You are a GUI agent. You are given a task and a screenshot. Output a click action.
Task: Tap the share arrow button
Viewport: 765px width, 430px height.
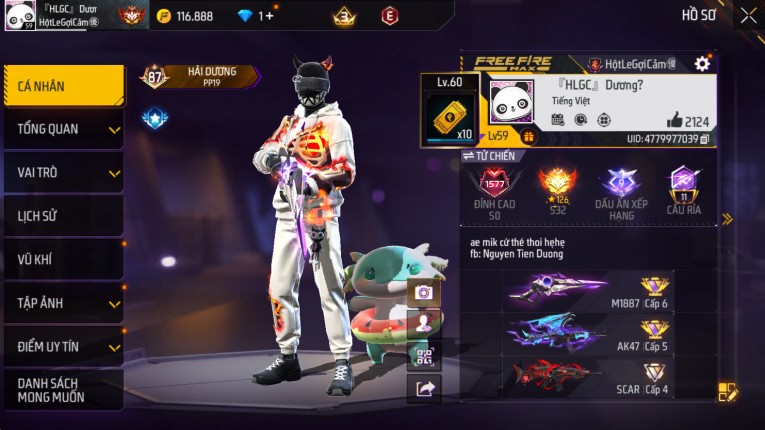click(424, 388)
